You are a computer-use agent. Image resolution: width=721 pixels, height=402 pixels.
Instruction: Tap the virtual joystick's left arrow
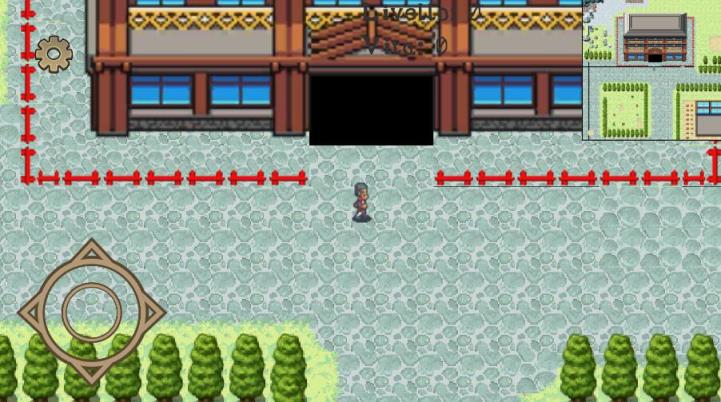(x=34, y=313)
